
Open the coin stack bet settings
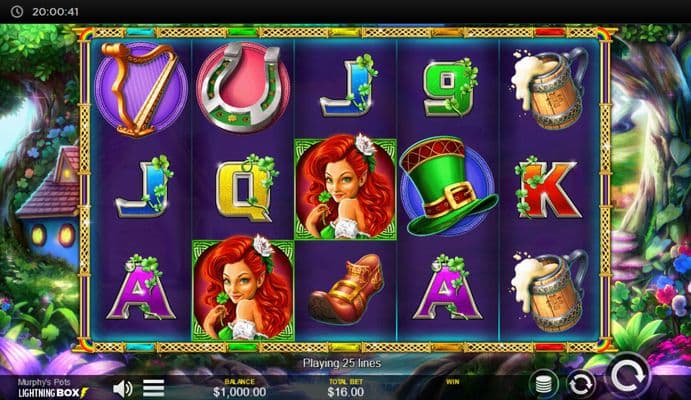click(543, 382)
